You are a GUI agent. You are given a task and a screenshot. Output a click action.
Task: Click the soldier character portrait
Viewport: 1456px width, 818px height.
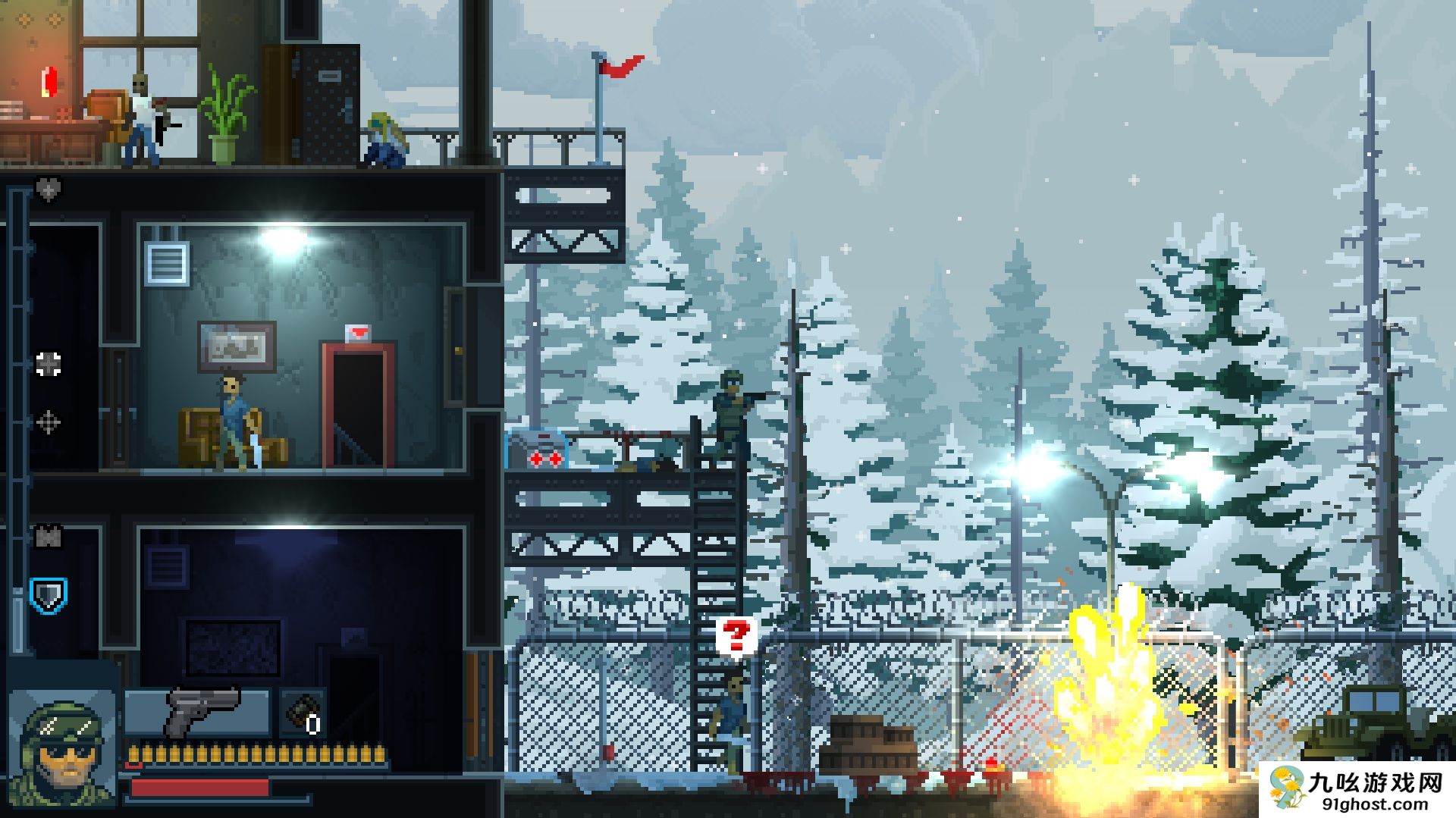pos(64,748)
